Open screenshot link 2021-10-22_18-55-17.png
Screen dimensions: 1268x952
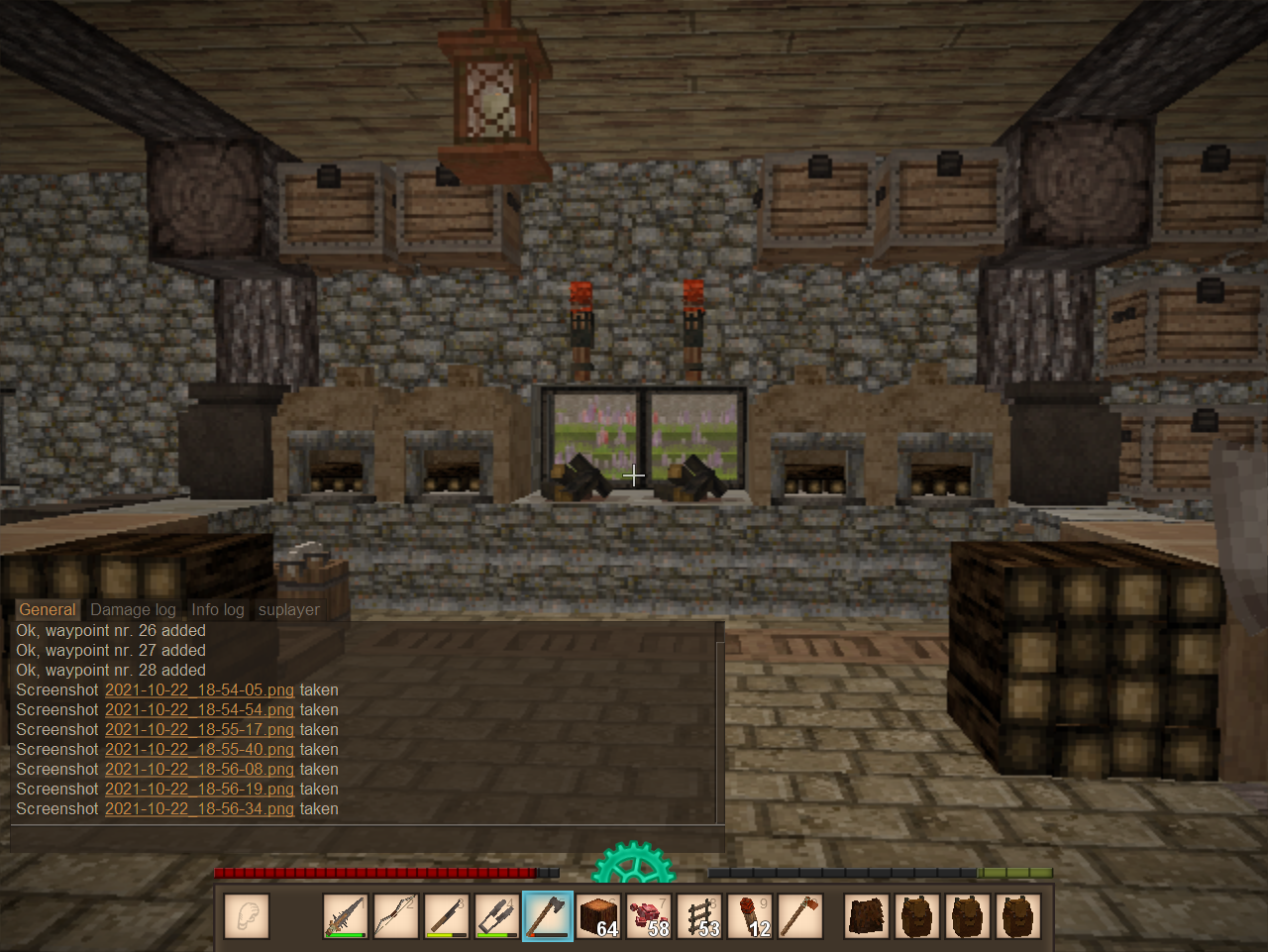click(199, 730)
